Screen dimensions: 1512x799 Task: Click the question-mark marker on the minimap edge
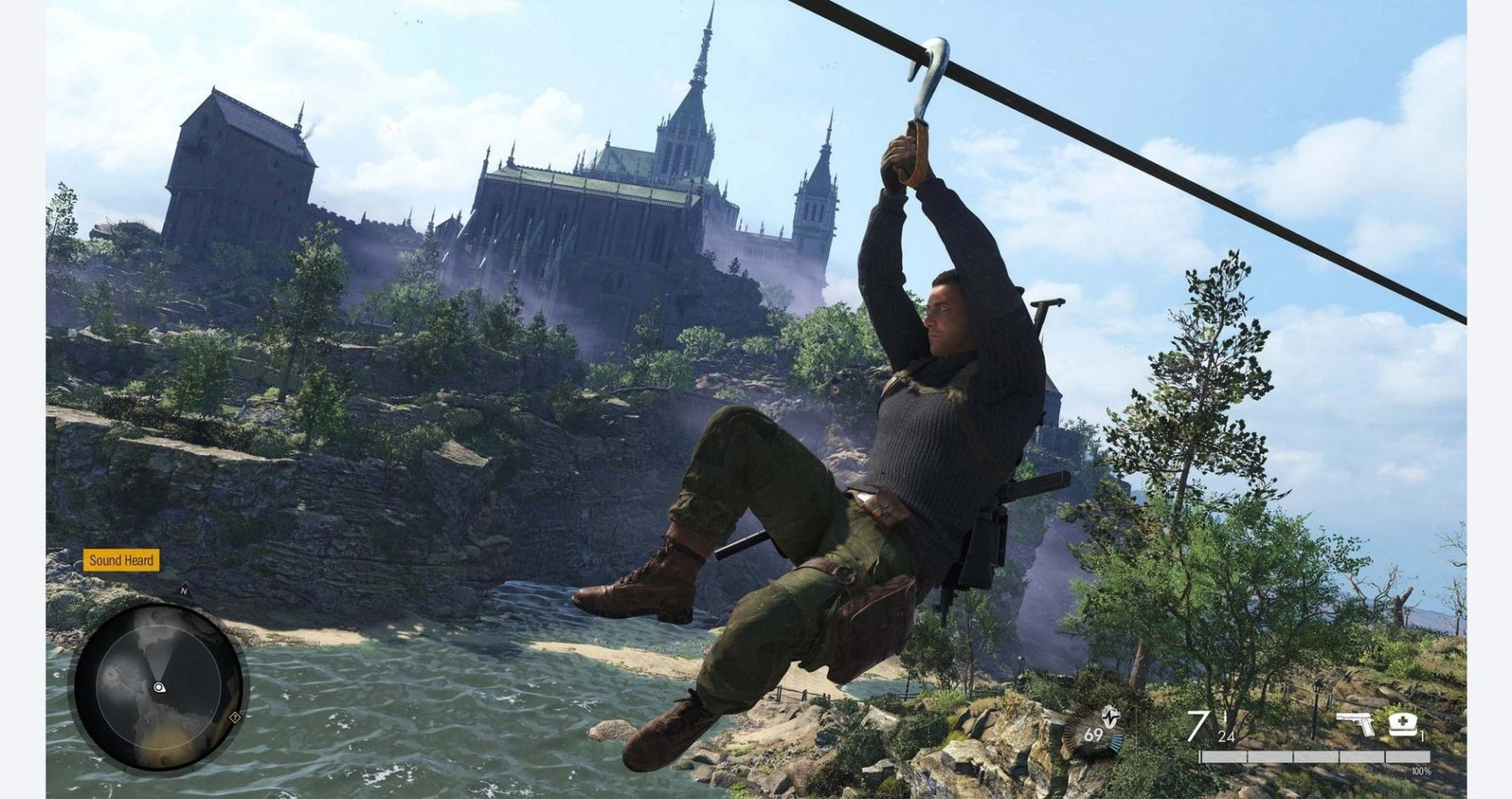[x=234, y=717]
